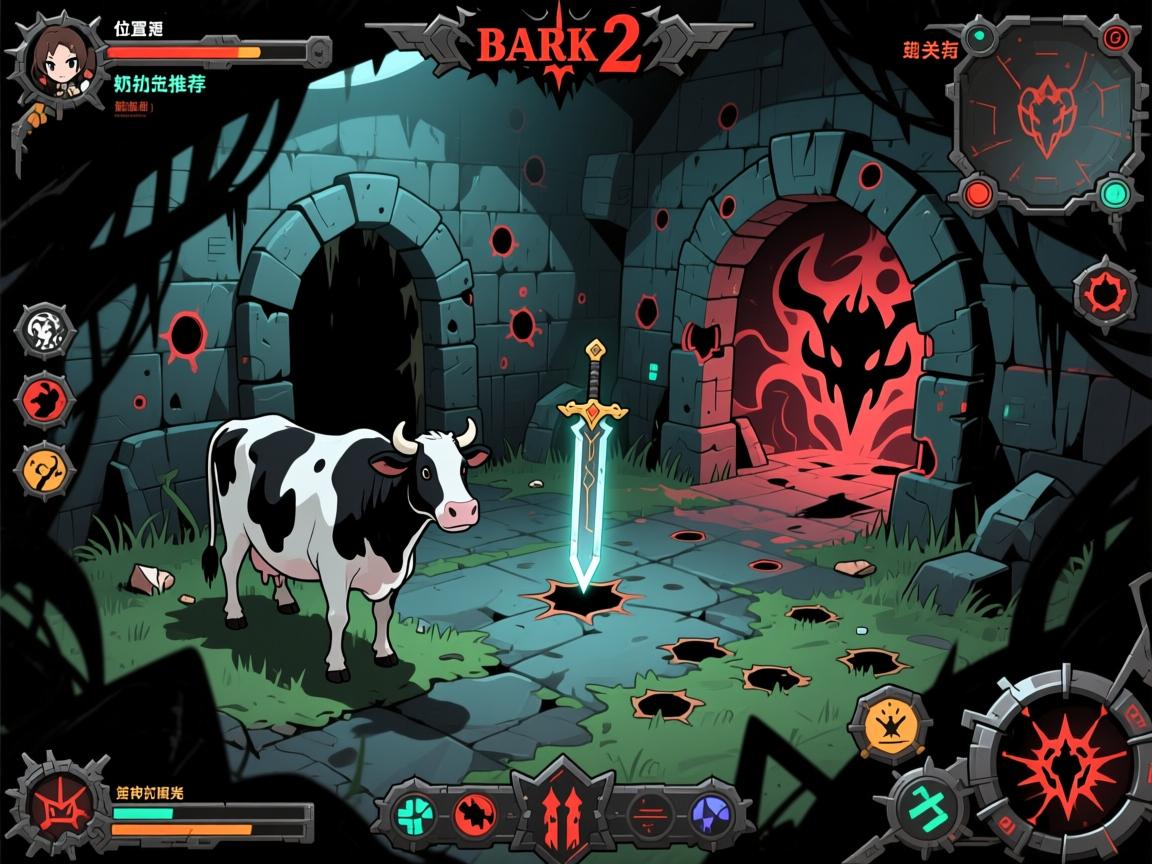Click the teal button below the minimap
Image resolution: width=1152 pixels, height=864 pixels.
pos(1112,192)
